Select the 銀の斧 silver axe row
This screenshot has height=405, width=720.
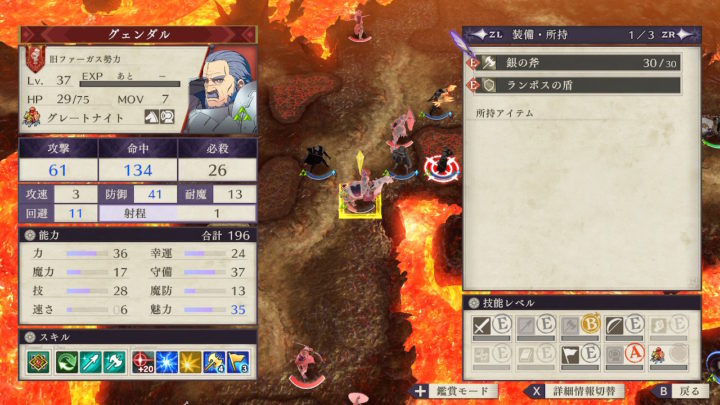(x=574, y=63)
